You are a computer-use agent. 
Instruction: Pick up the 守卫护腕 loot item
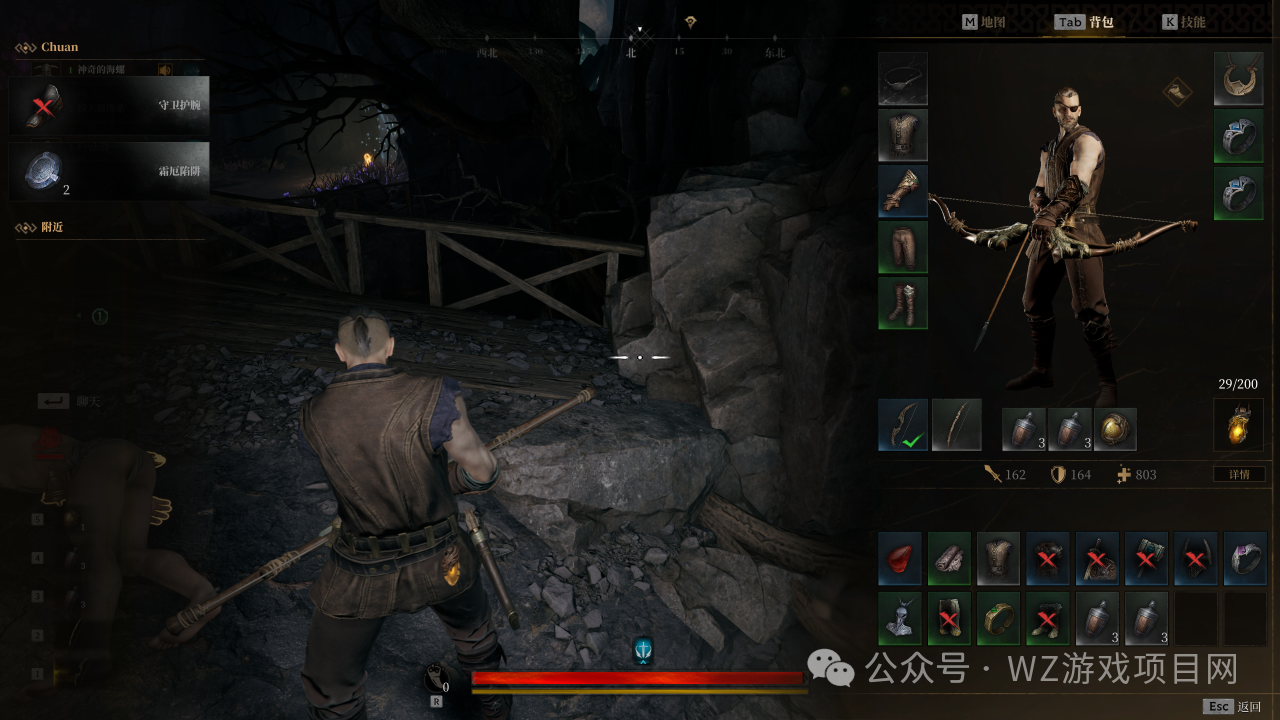[110, 104]
